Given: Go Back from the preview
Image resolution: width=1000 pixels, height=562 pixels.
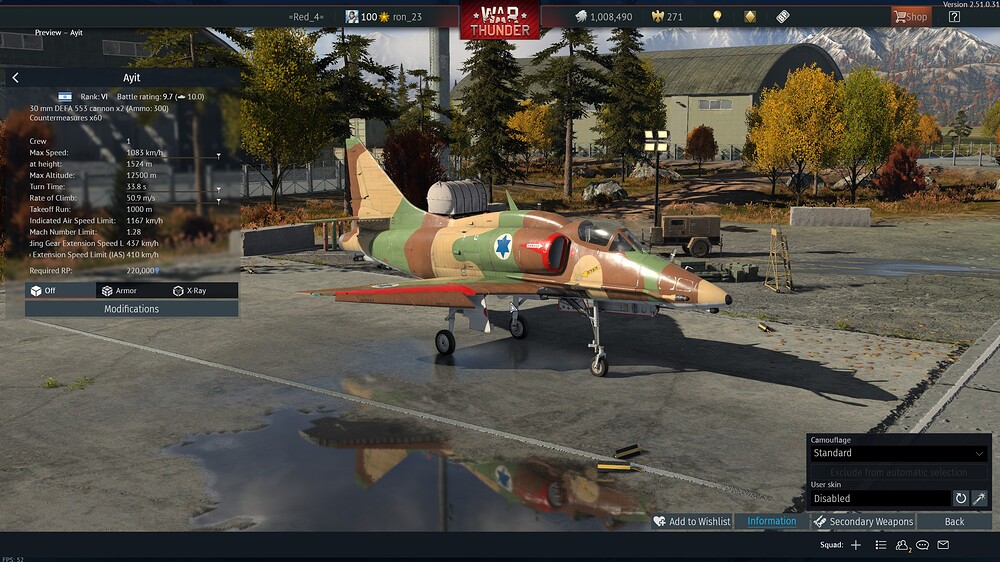Looking at the screenshot, I should [954, 521].
